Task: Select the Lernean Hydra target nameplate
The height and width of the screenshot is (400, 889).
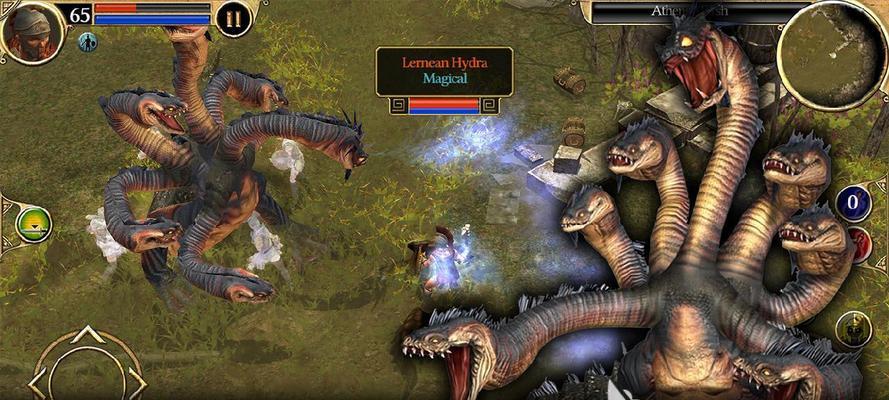Action: 444,69
